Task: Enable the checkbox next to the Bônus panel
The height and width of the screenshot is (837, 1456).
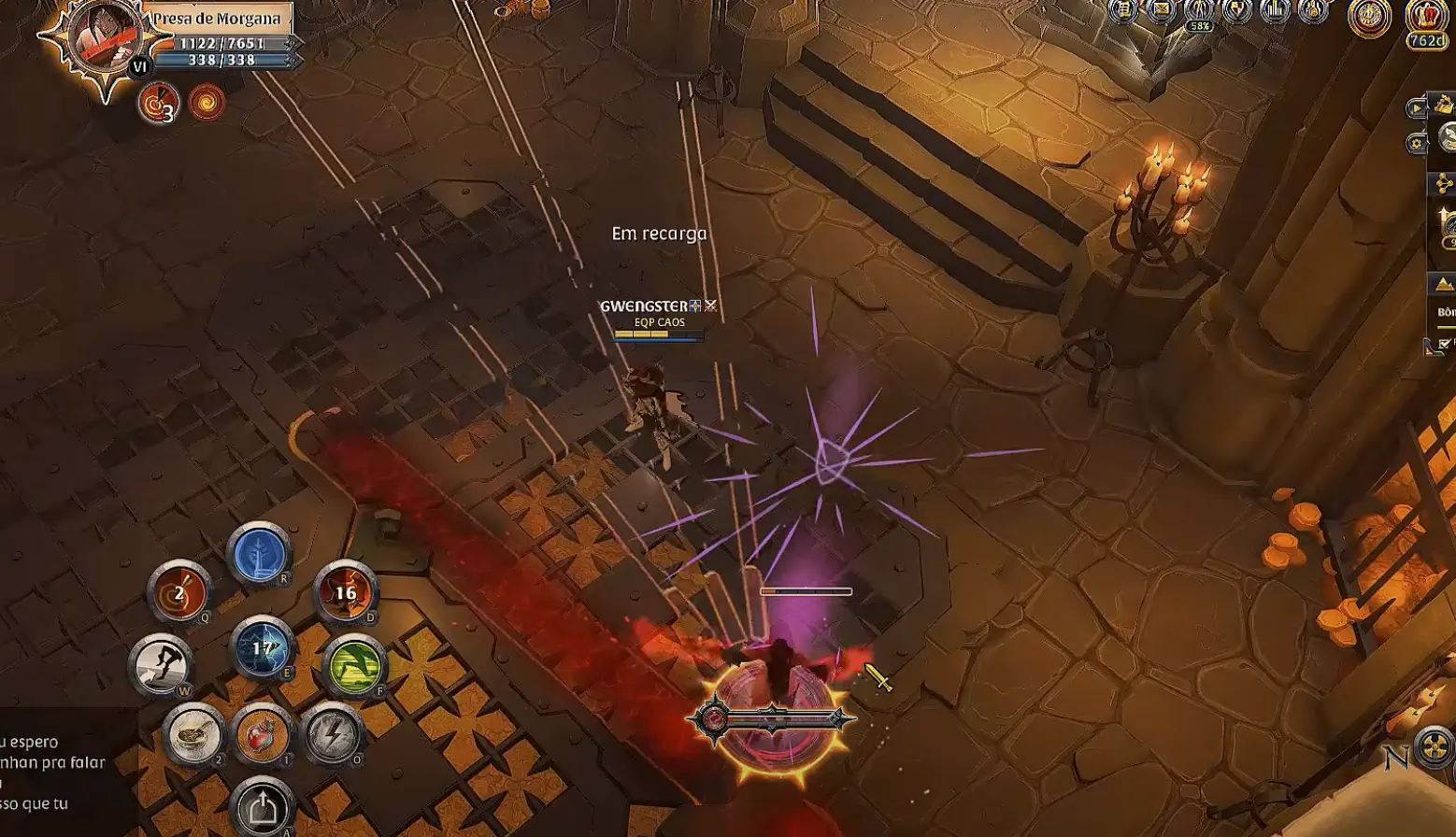Action: tap(1444, 343)
